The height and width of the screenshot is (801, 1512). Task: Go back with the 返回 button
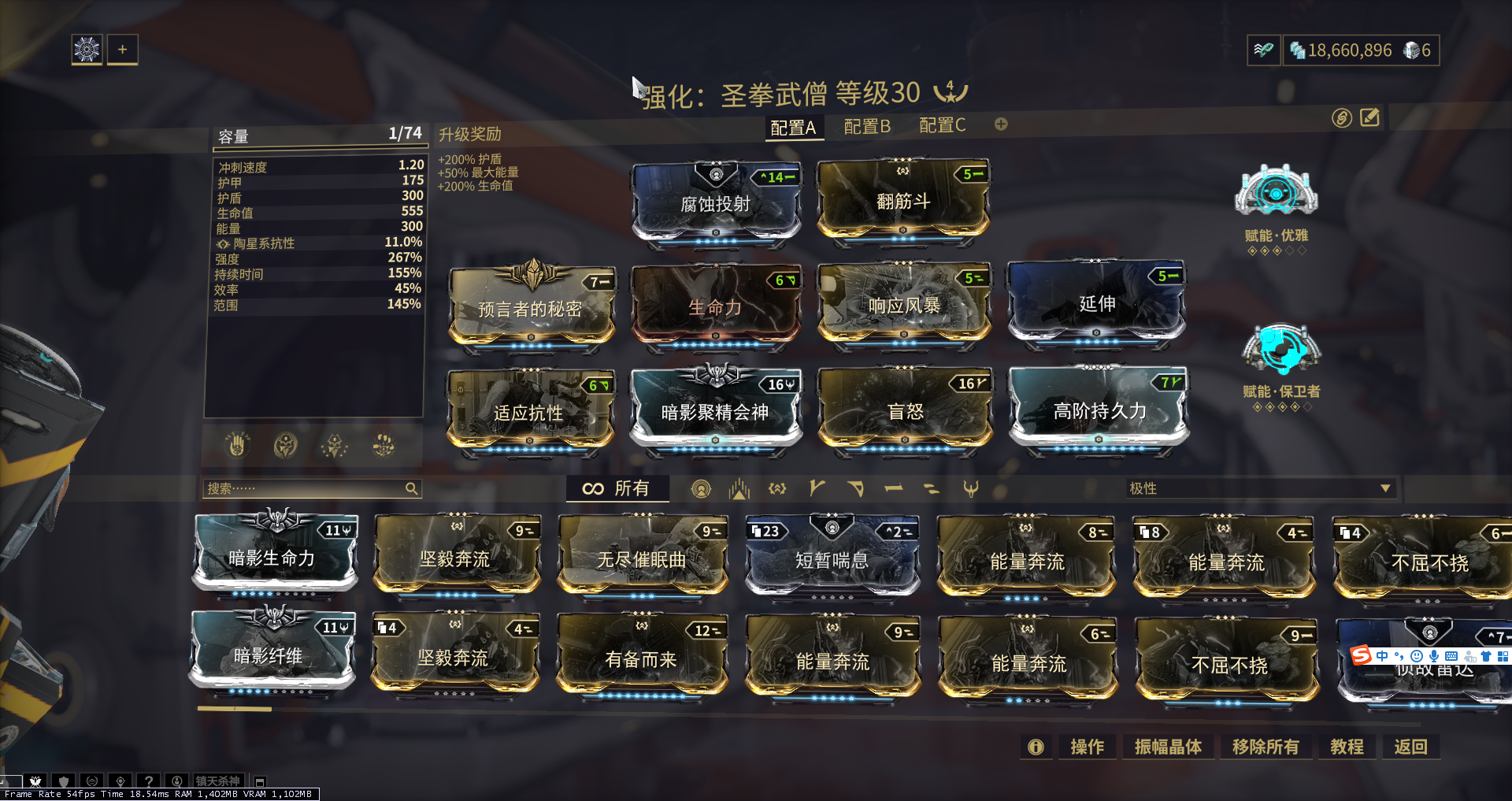pyautogui.click(x=1410, y=747)
